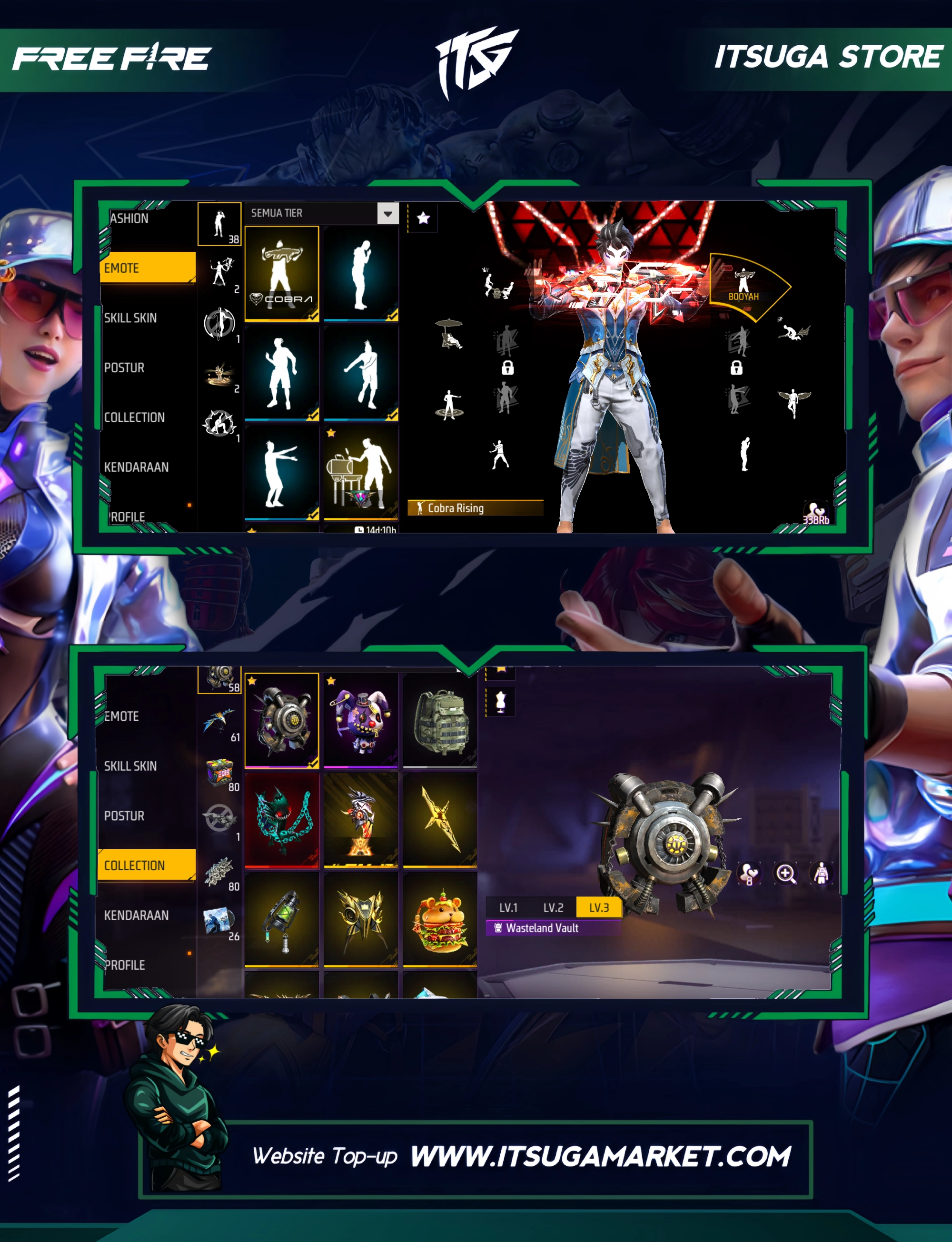Select the hamburger bear backpack
Screen dimensions: 952x1242
440,918
